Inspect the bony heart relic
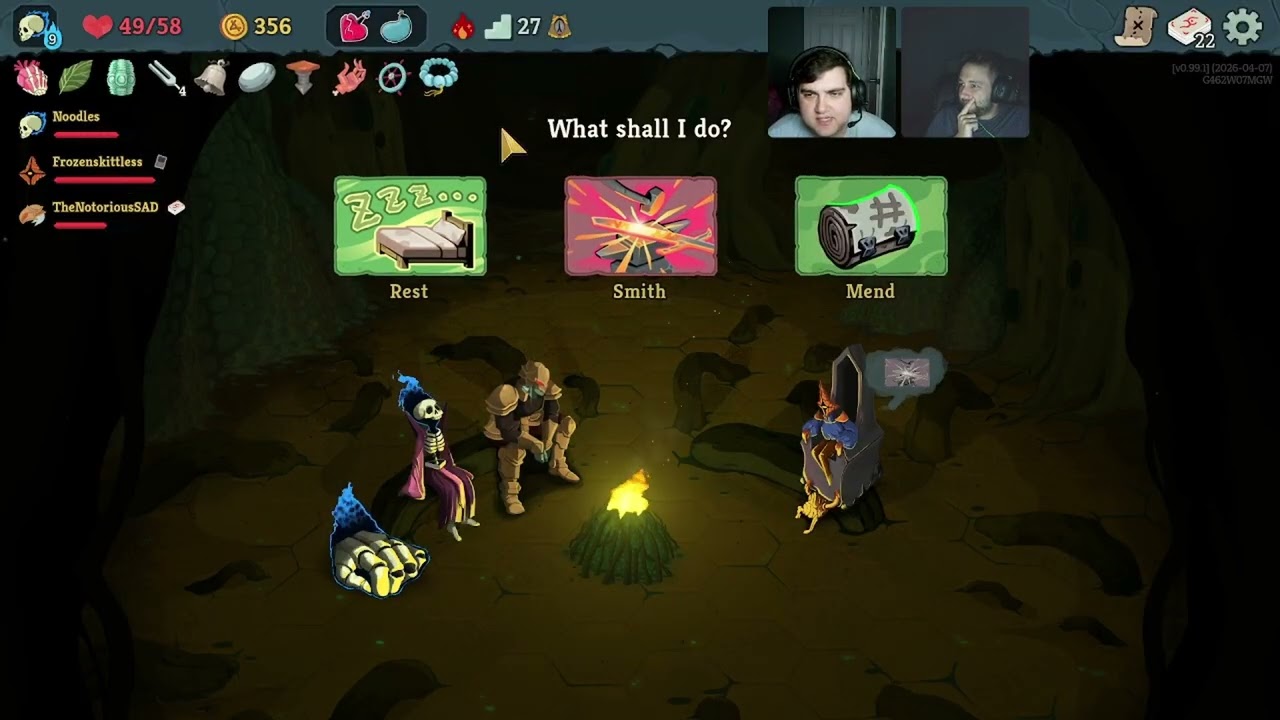 tap(31, 77)
